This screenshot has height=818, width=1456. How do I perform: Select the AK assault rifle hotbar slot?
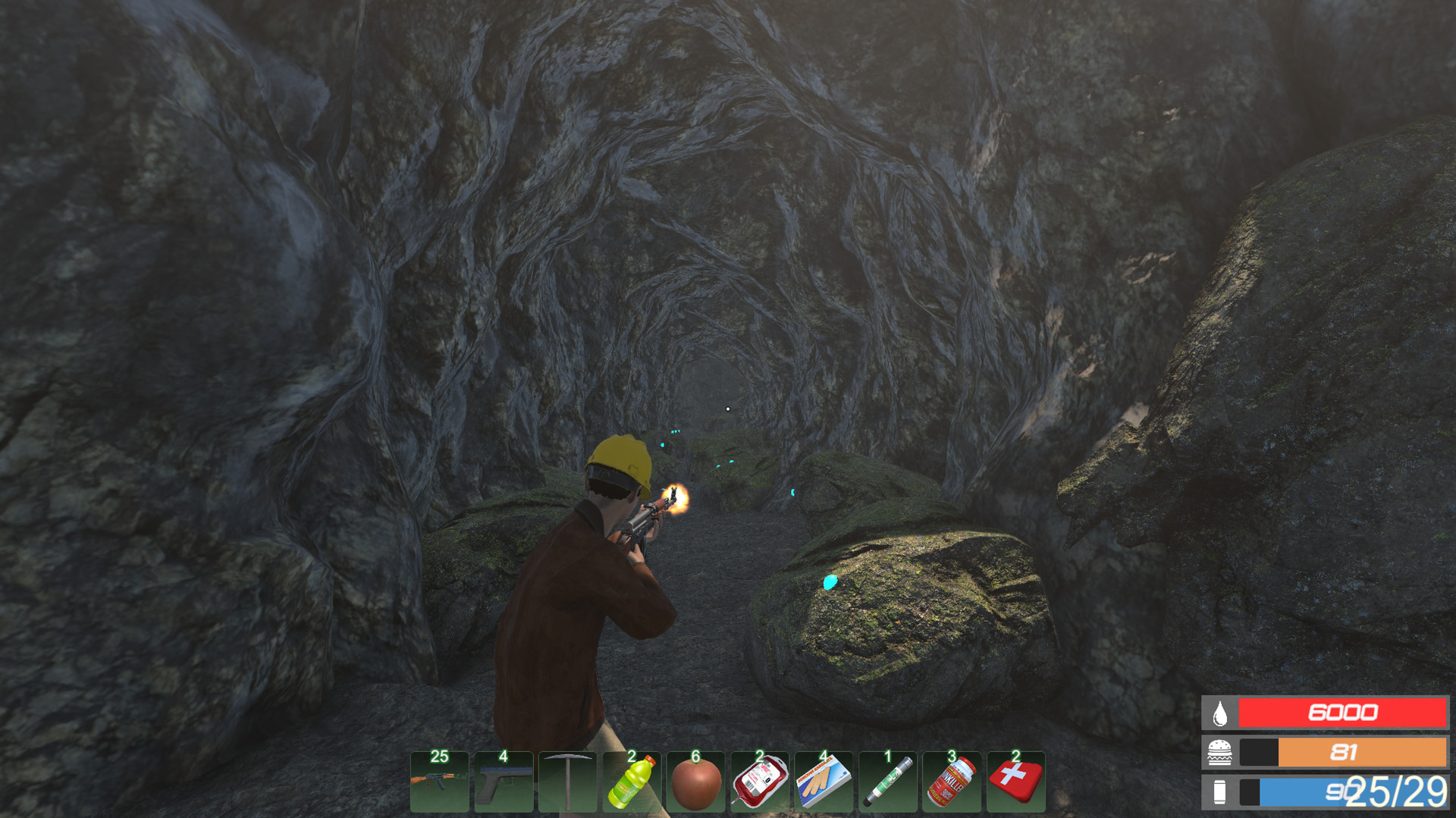click(439, 782)
